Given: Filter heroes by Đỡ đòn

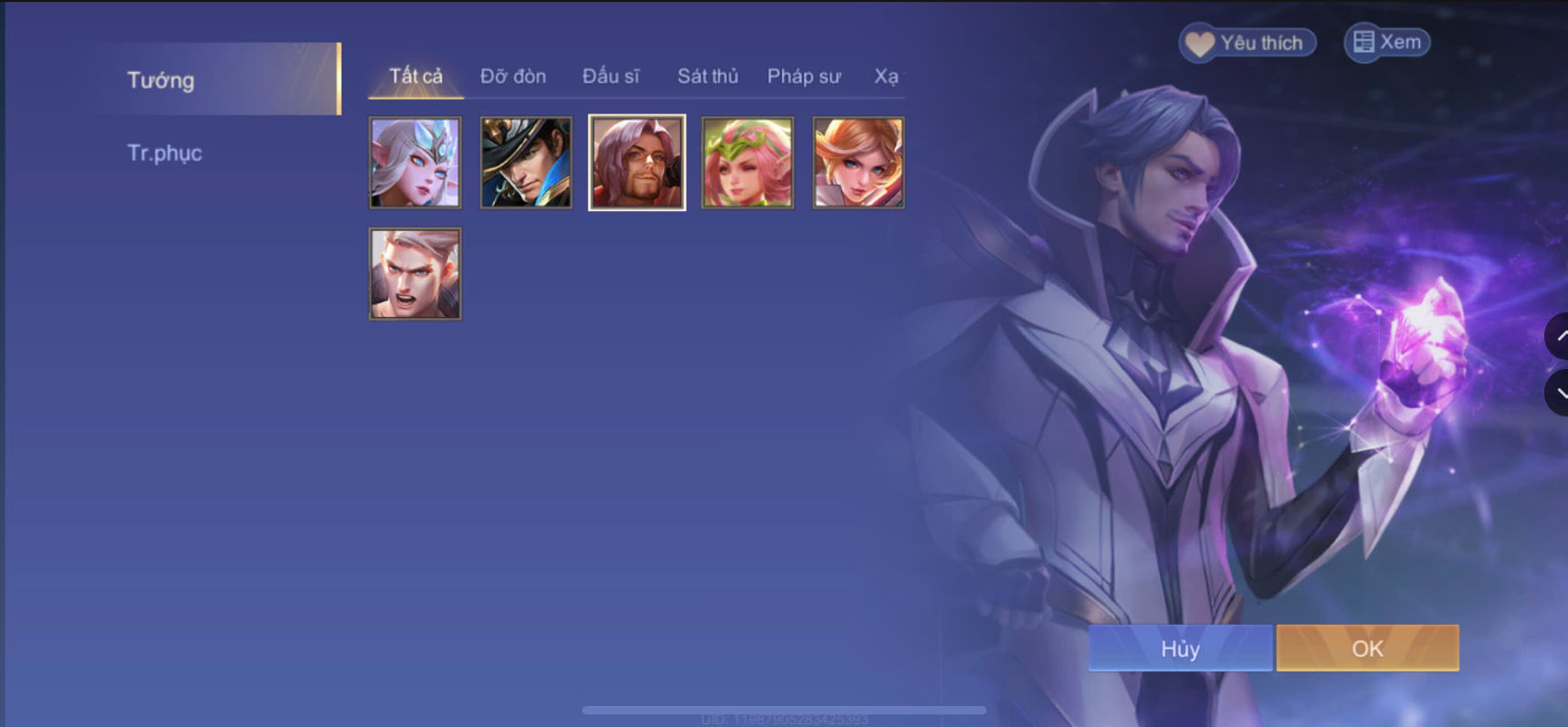Looking at the screenshot, I should point(513,77).
